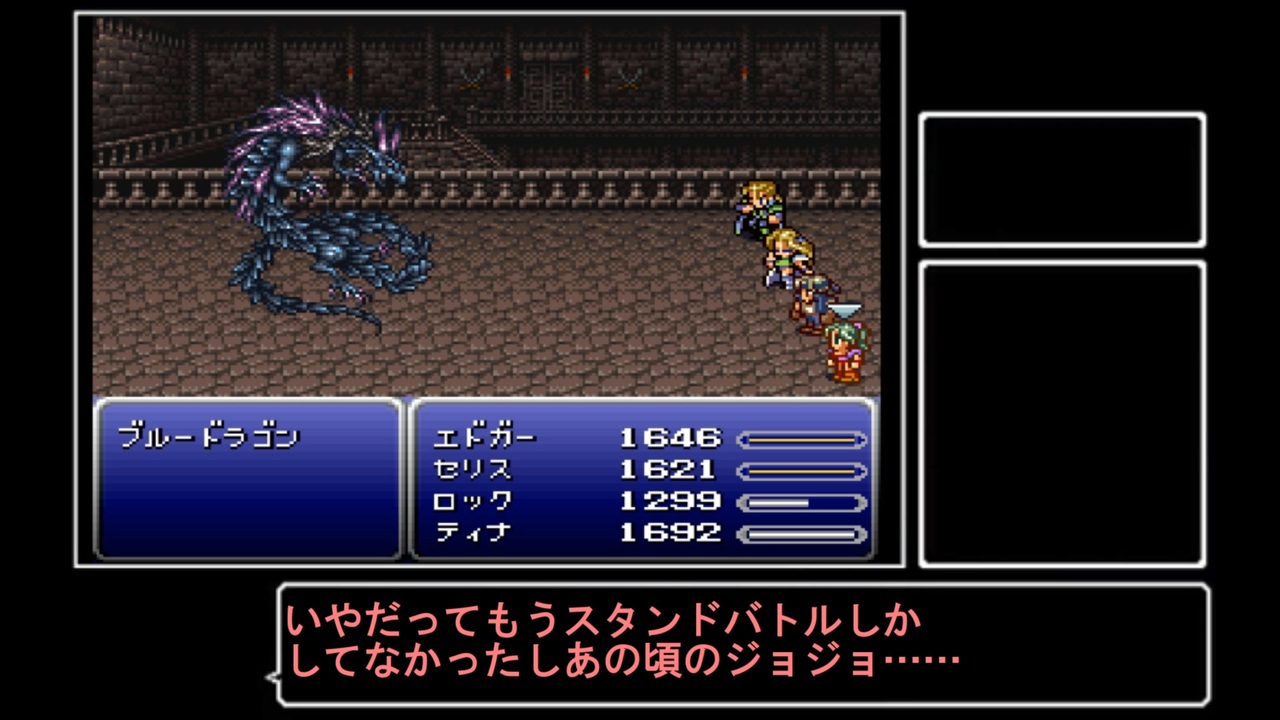Select Locke's sword weapon graphic
Image resolution: width=1280 pixels, height=720 pixels.
845,310
